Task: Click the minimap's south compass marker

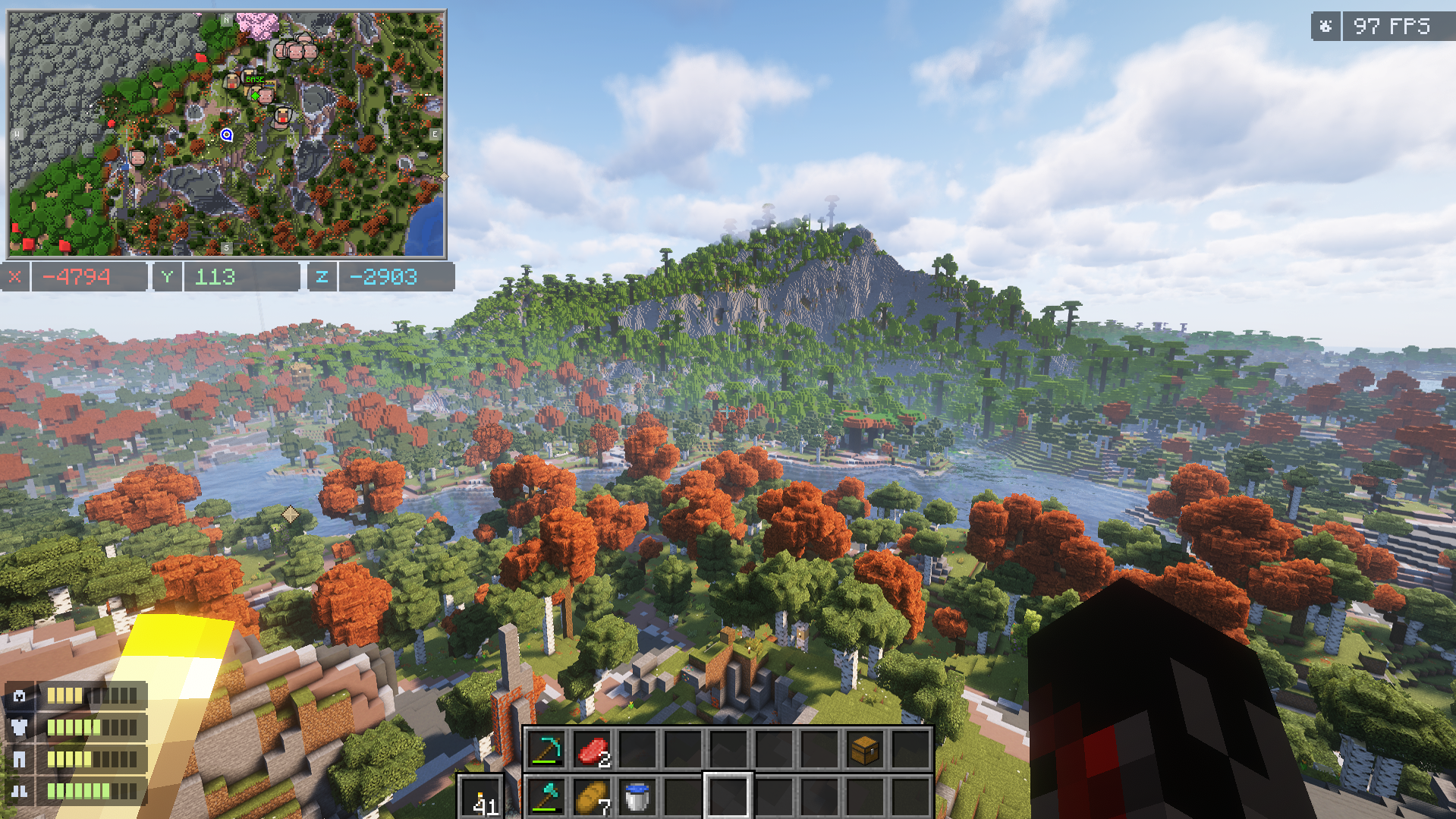Action: tap(226, 248)
